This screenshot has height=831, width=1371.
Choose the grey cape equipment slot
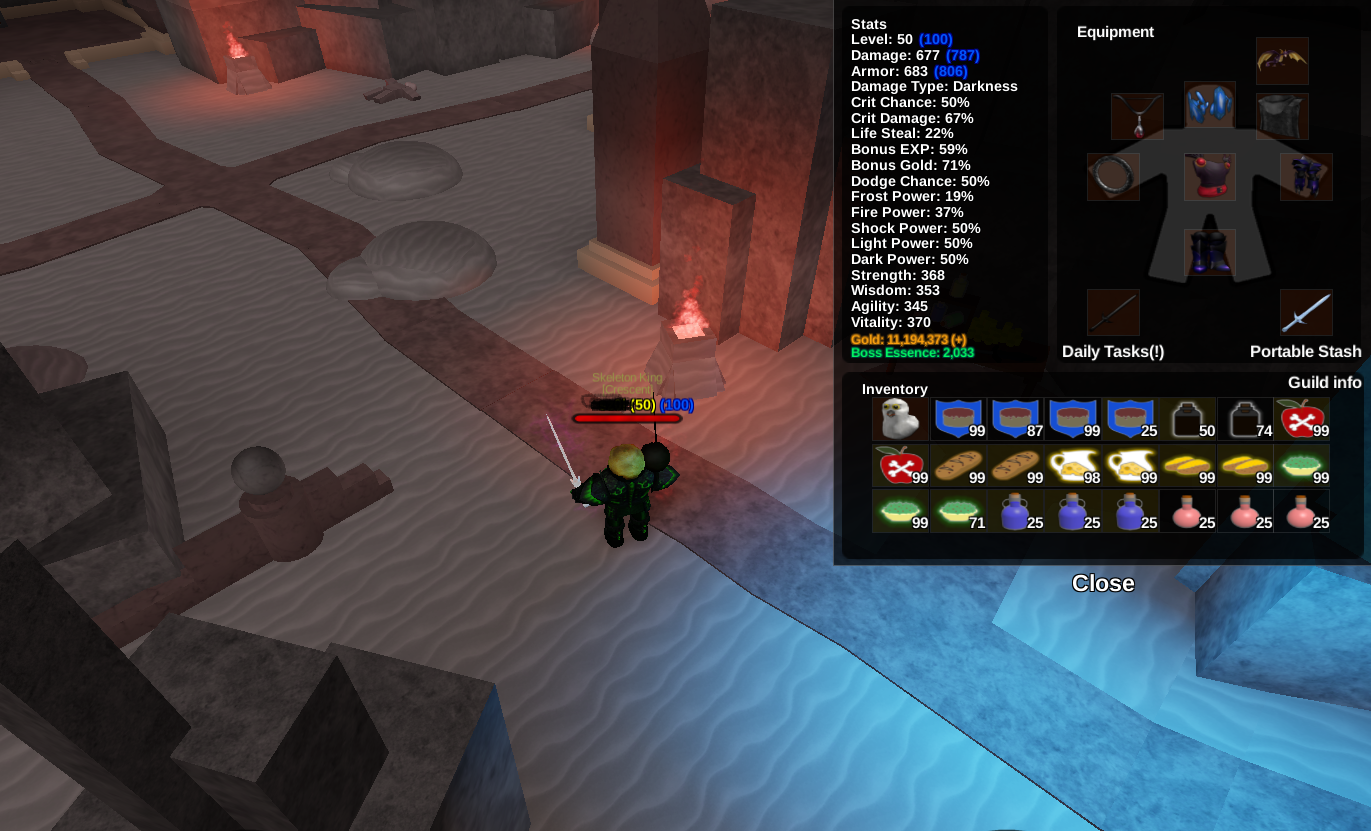tap(1282, 117)
